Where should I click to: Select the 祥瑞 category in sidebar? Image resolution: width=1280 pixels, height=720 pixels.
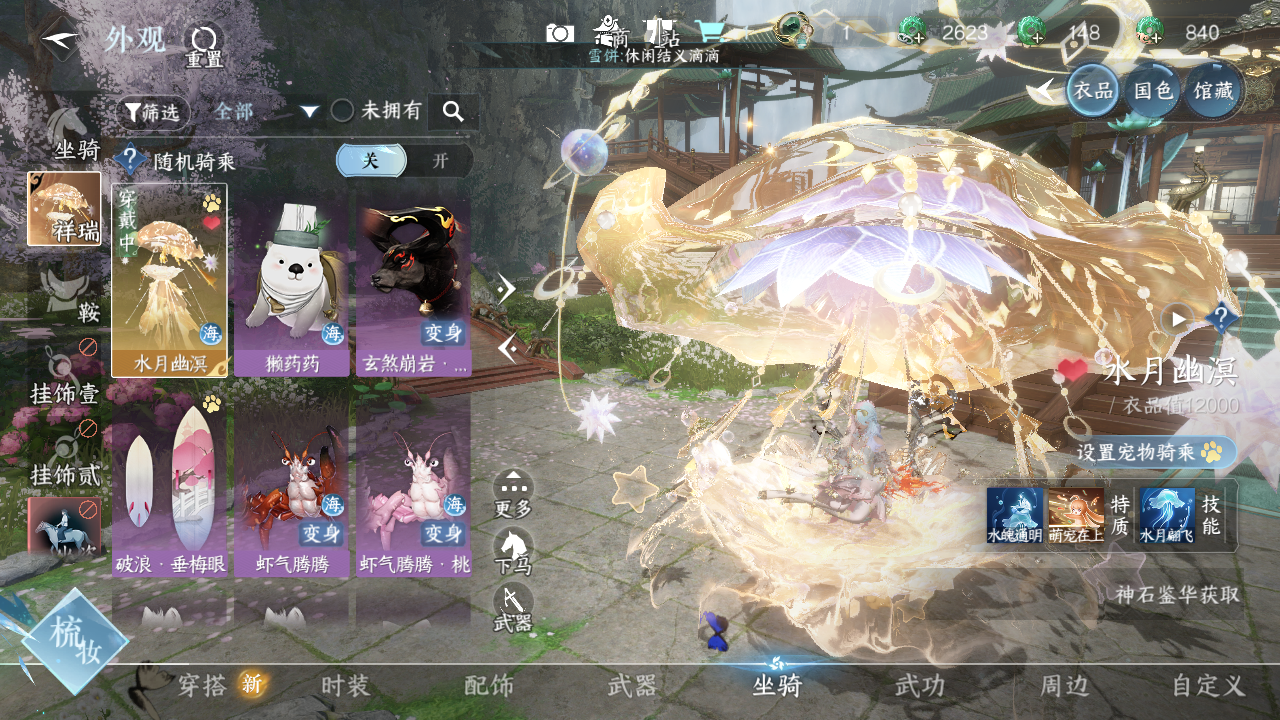pos(64,209)
